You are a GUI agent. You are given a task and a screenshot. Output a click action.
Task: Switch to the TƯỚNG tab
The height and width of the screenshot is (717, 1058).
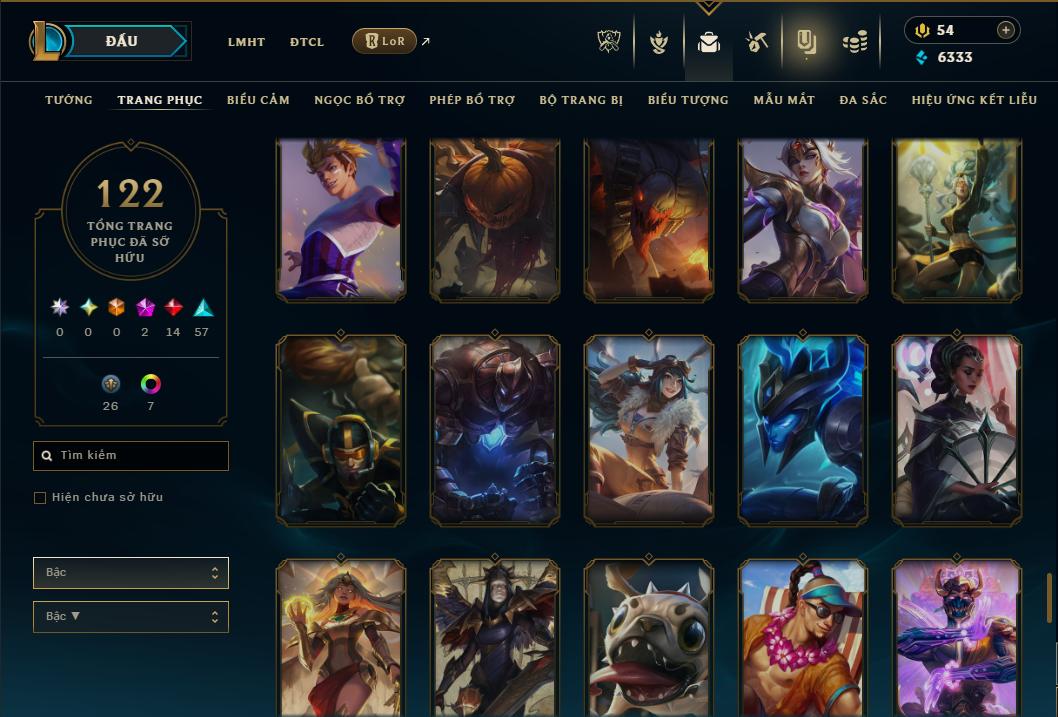[69, 100]
